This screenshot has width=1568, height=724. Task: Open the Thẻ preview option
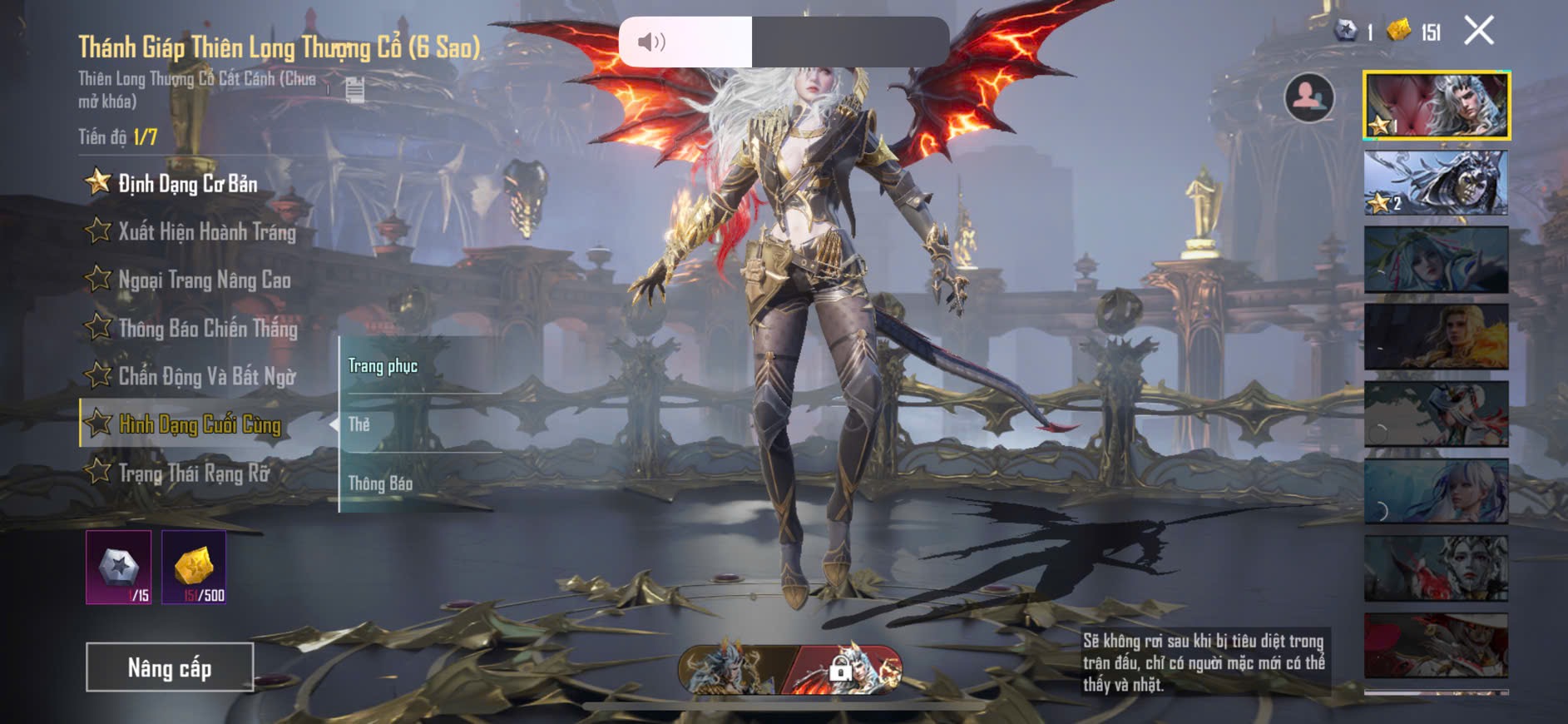[x=359, y=424]
